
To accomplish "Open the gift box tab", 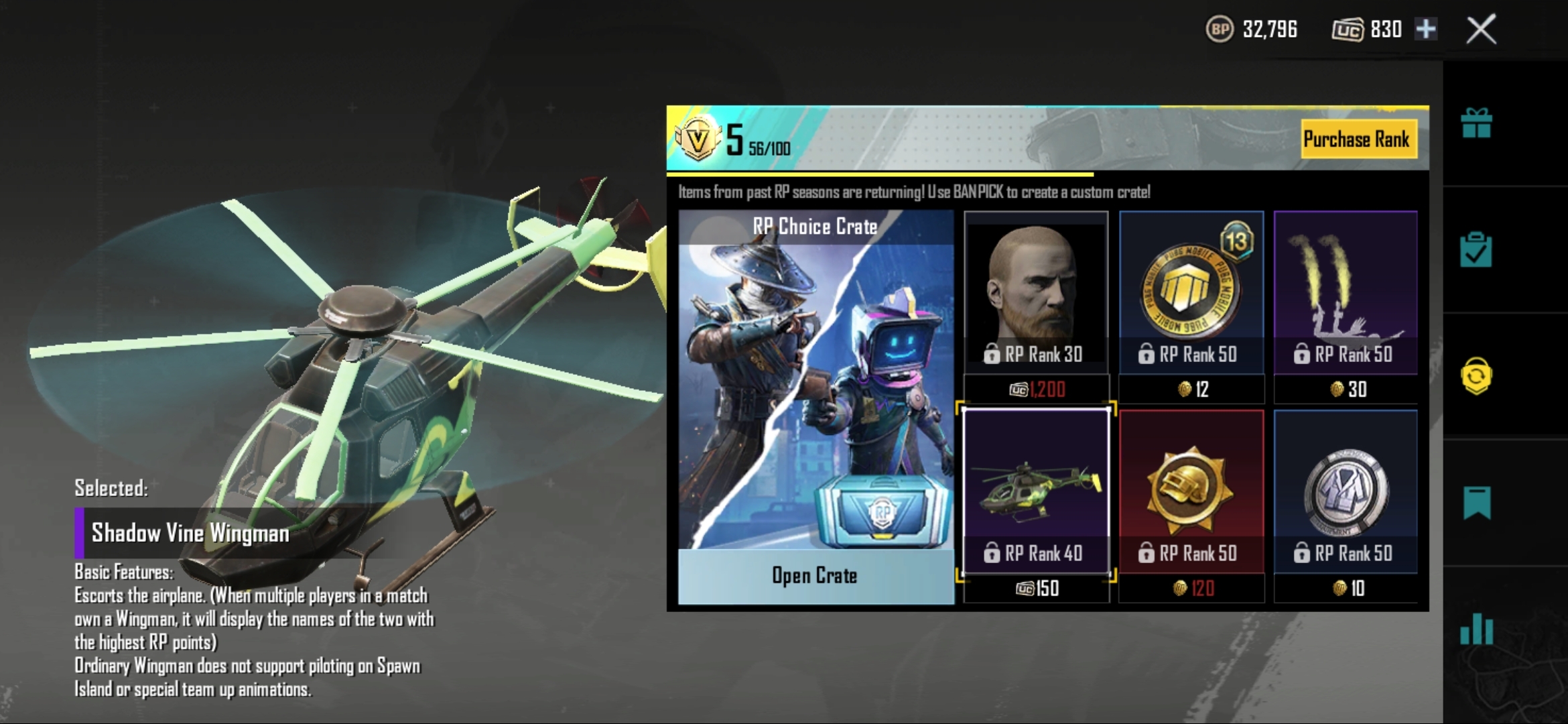I will coord(1476,124).
